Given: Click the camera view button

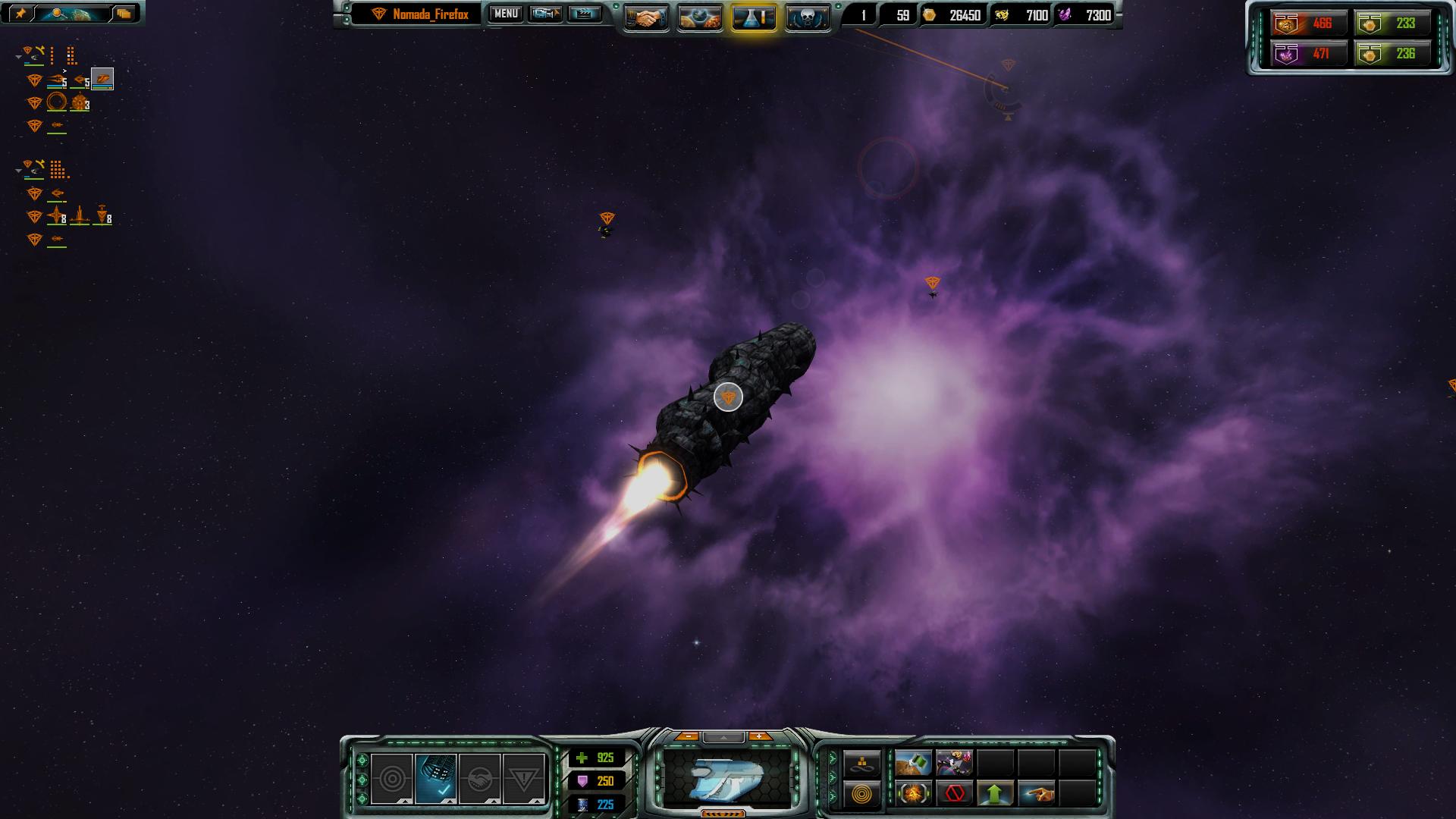Looking at the screenshot, I should click(544, 14).
